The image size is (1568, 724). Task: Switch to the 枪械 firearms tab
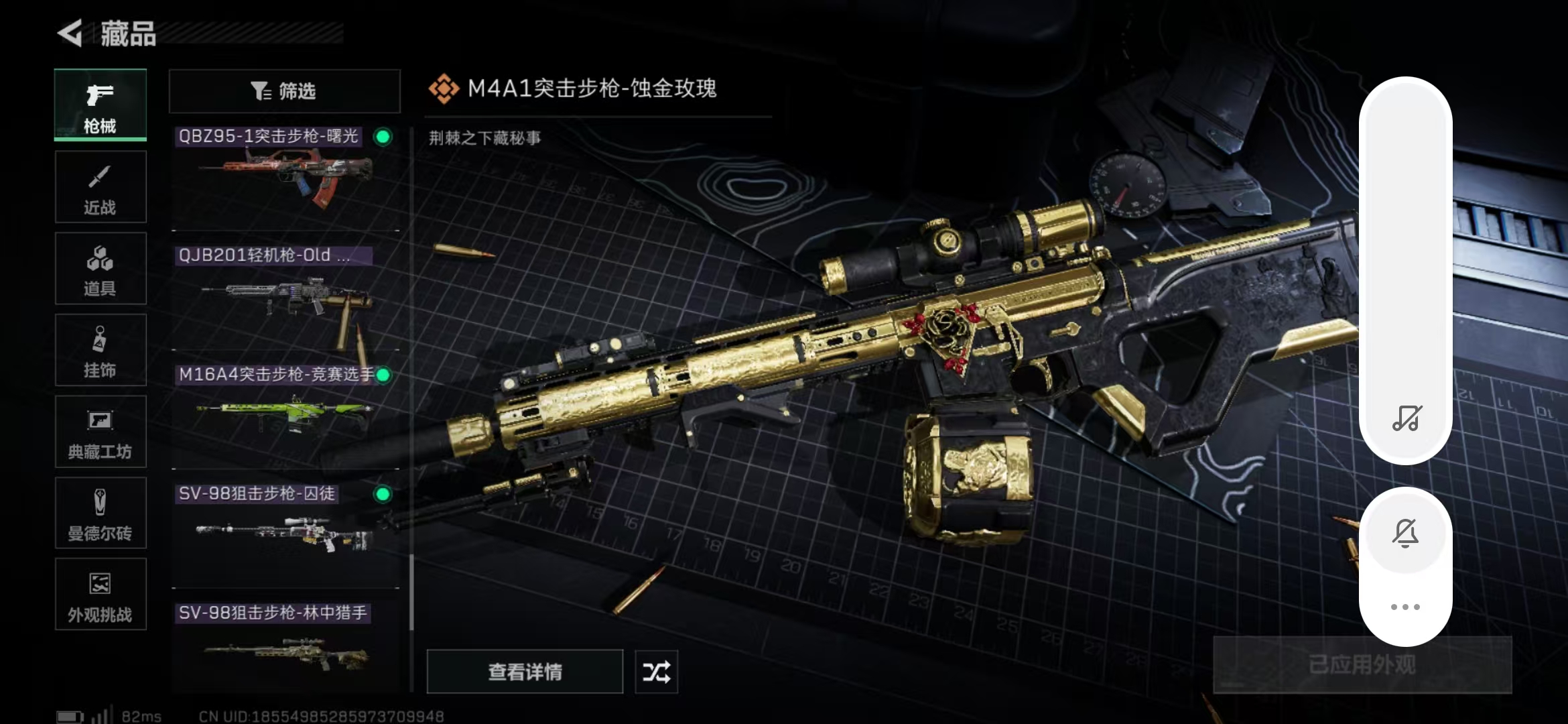(x=101, y=105)
